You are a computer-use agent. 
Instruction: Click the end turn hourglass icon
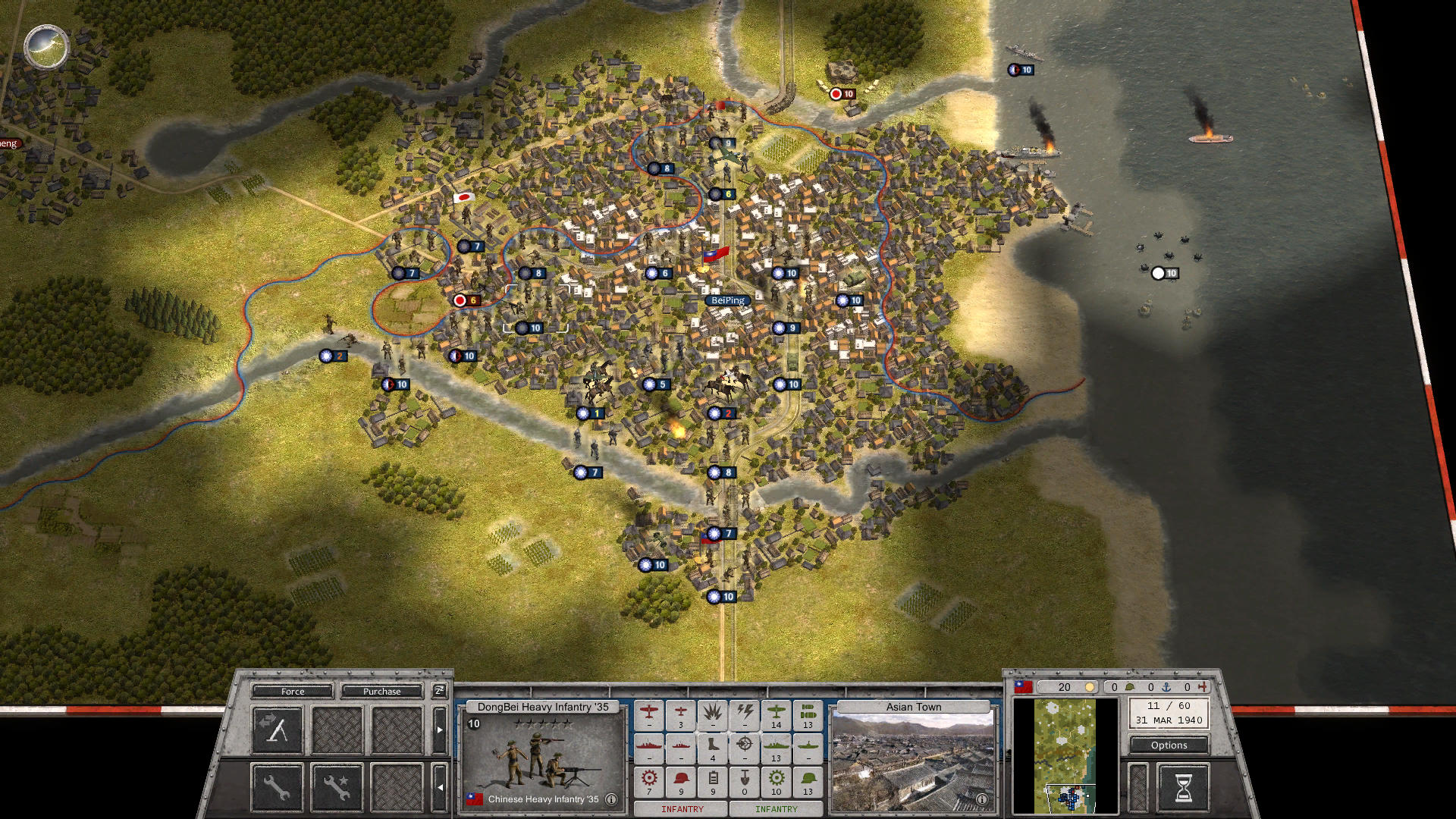pyautogui.click(x=1183, y=789)
